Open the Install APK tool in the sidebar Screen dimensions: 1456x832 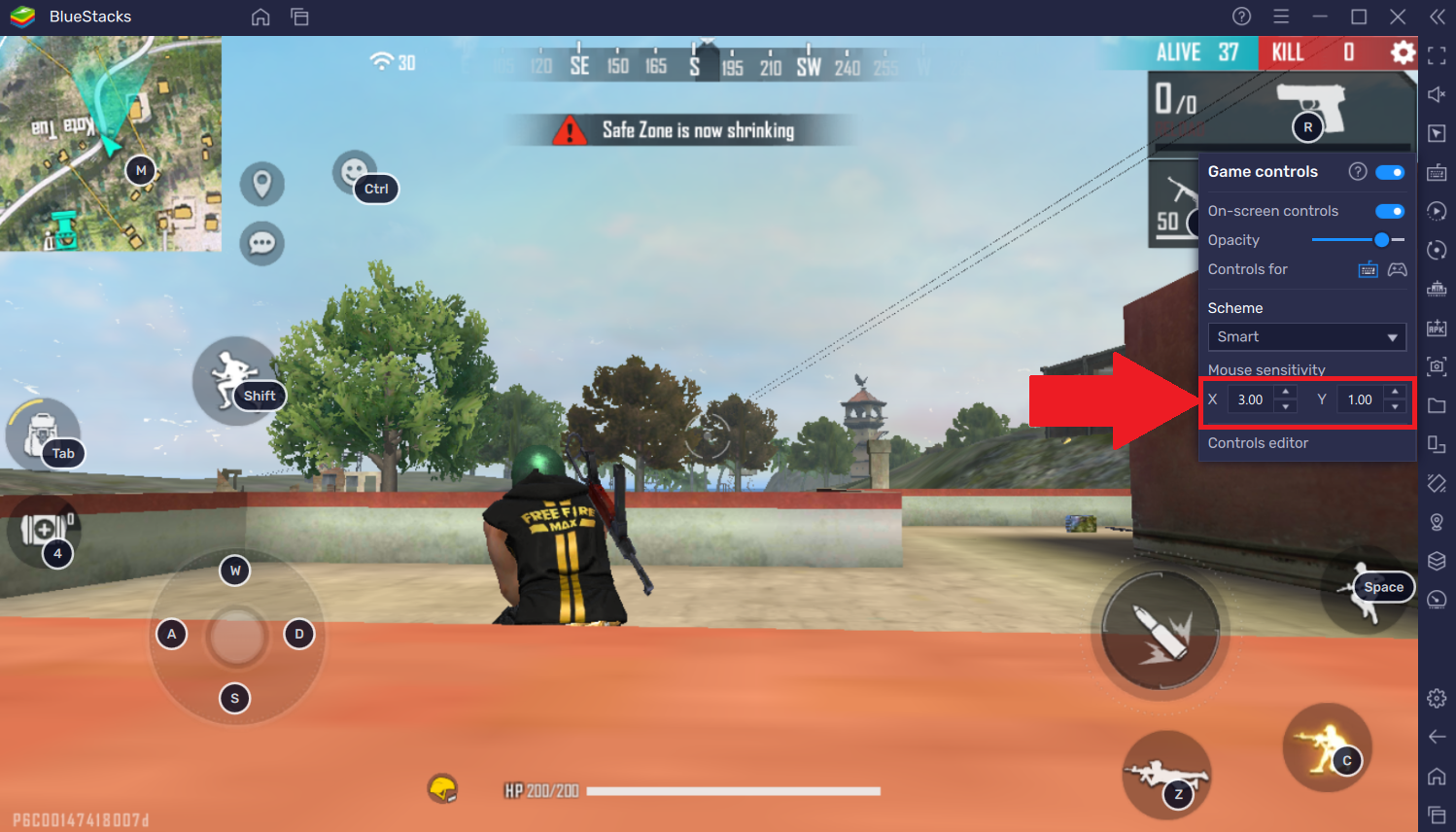pos(1438,327)
